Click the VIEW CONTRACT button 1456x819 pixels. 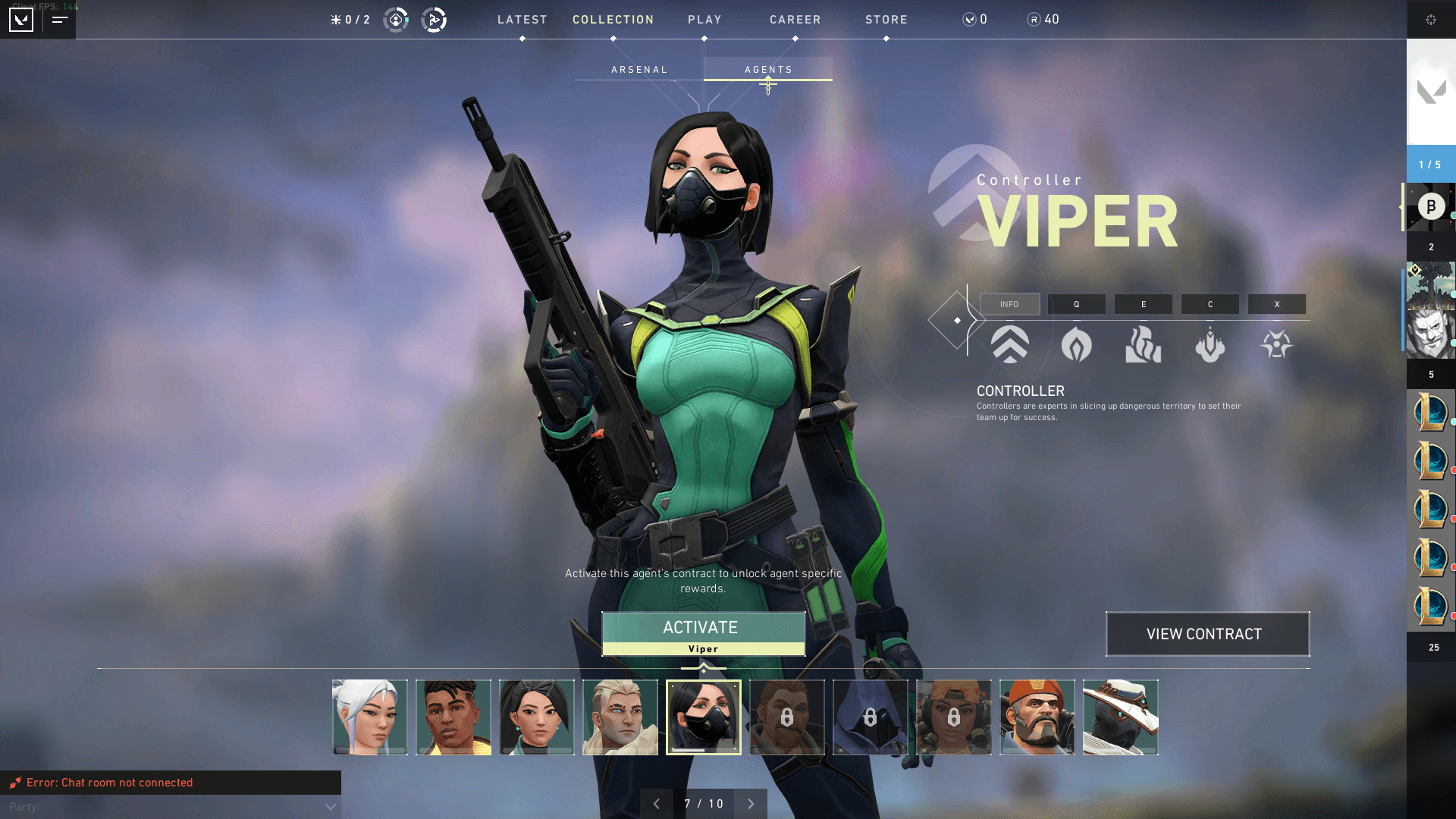point(1207,634)
